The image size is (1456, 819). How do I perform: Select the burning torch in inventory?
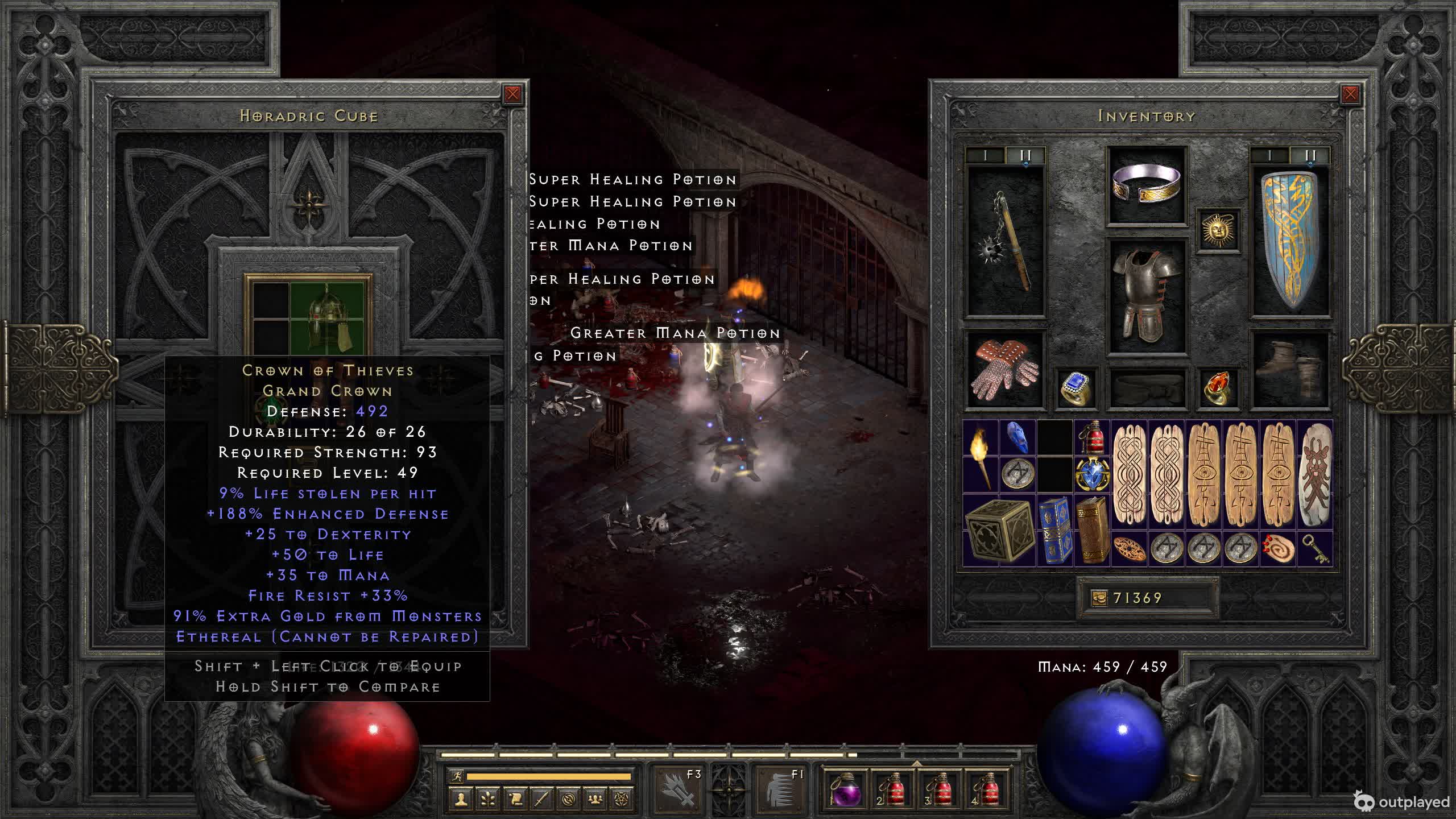pyautogui.click(x=981, y=456)
